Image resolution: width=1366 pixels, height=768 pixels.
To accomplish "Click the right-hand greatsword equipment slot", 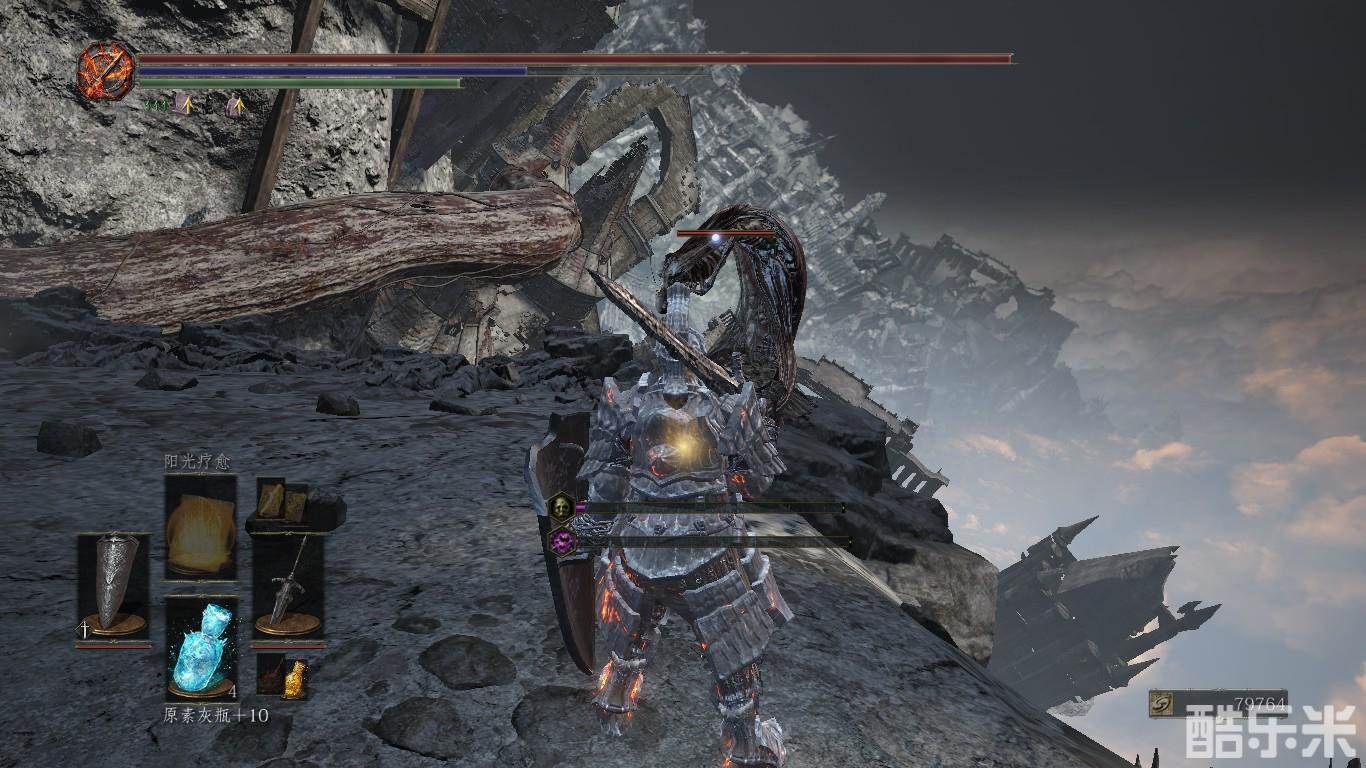I will (288, 585).
